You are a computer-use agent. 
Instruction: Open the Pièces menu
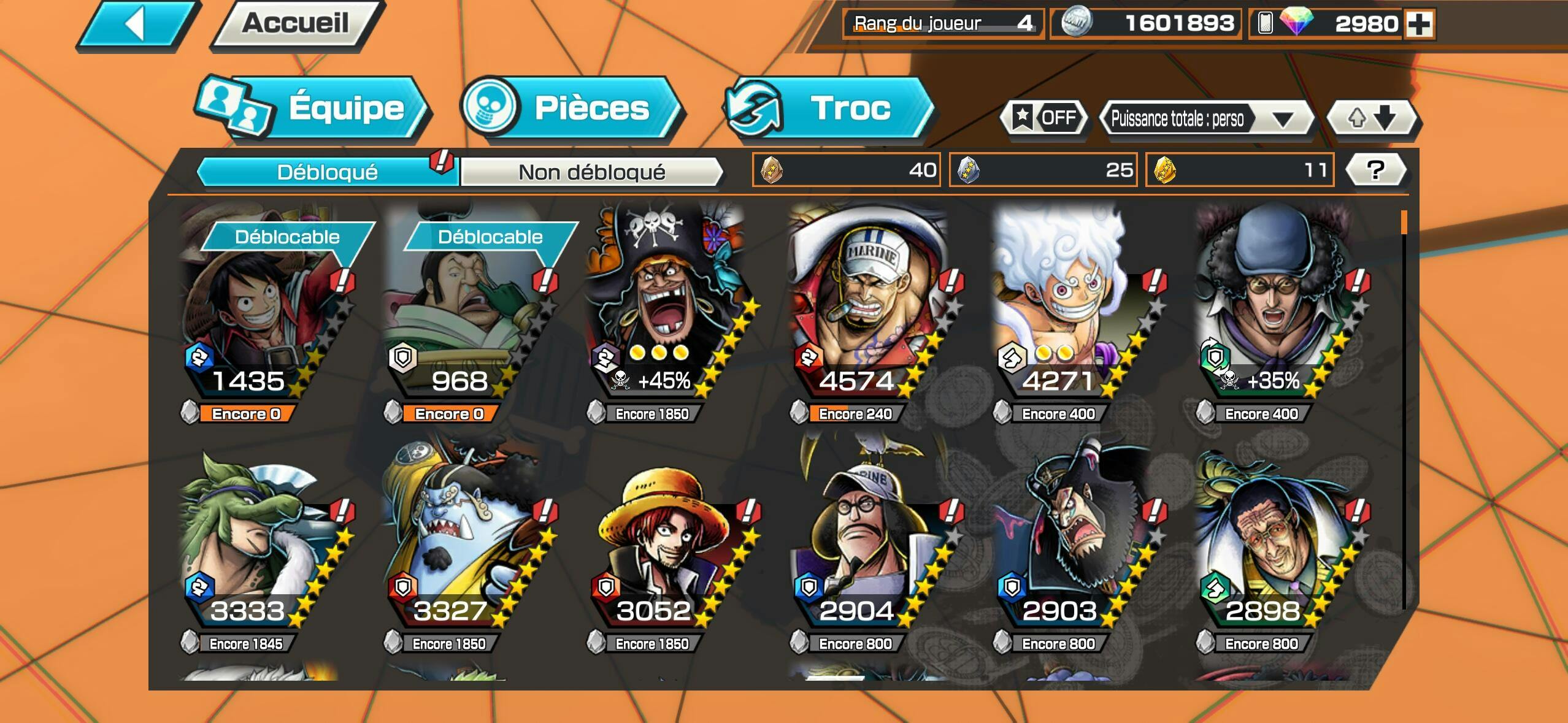[572, 109]
